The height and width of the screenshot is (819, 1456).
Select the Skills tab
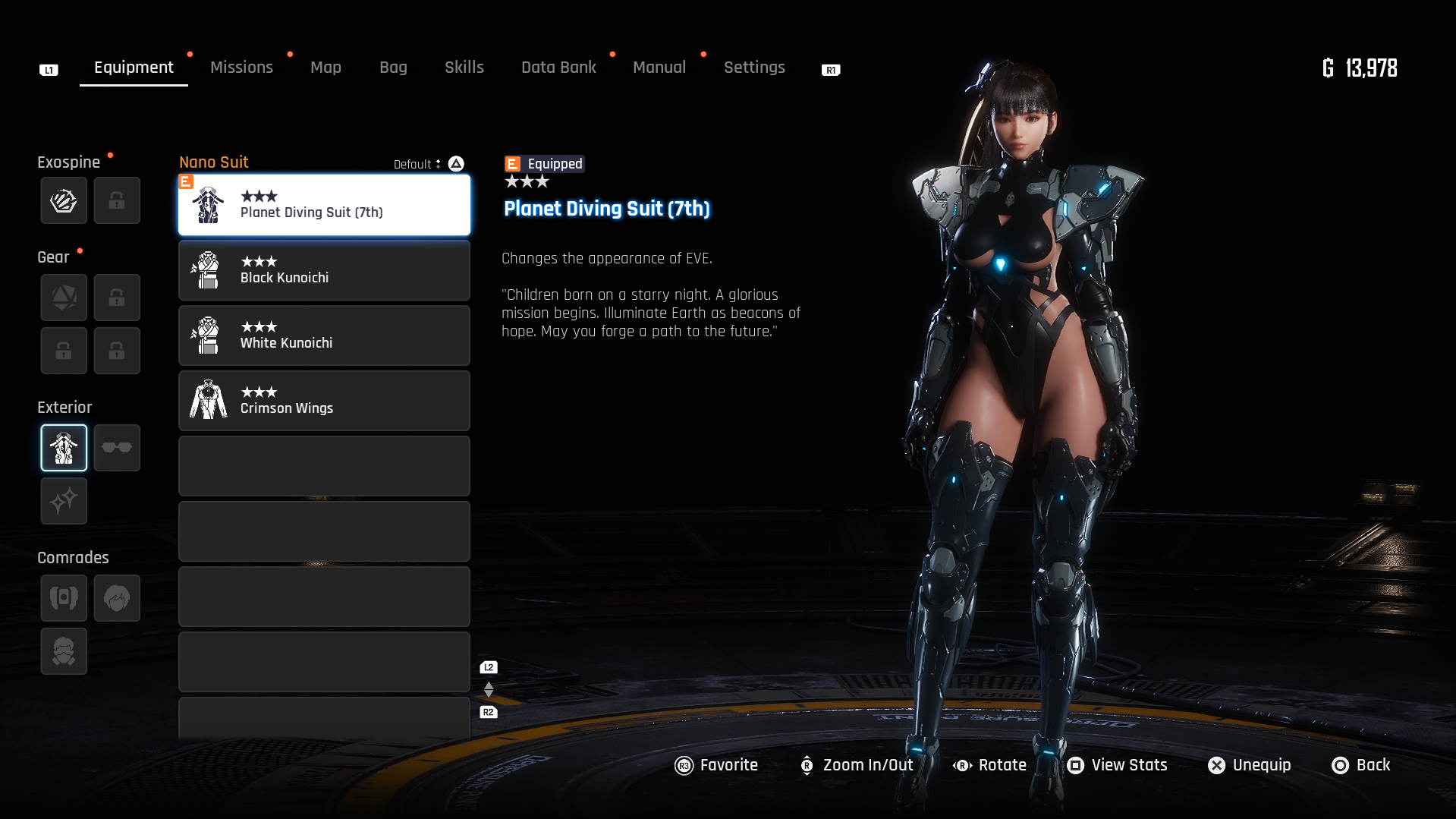click(x=464, y=68)
